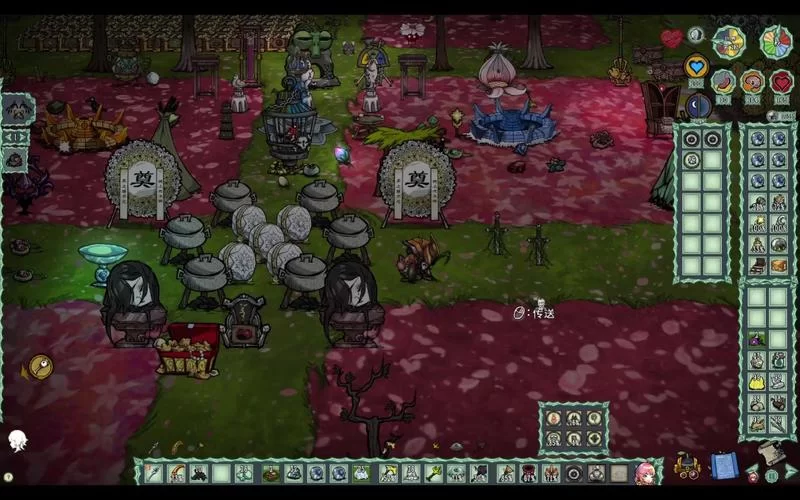The width and height of the screenshot is (800, 500).
Task: Click the white ghost head icon
Action: click(x=17, y=440)
